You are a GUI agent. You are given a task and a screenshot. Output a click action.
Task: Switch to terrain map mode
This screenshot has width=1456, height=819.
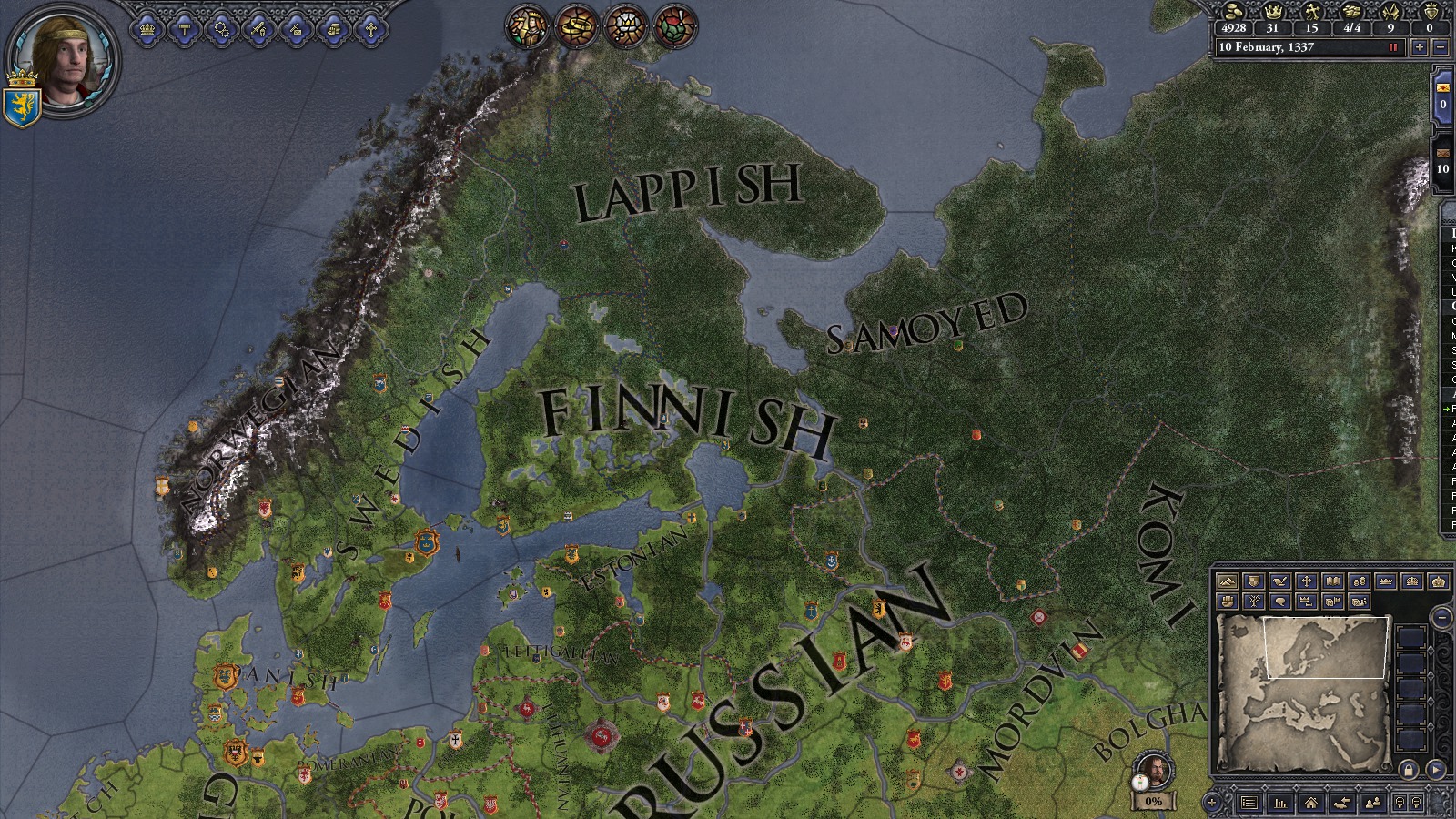(x=1228, y=582)
